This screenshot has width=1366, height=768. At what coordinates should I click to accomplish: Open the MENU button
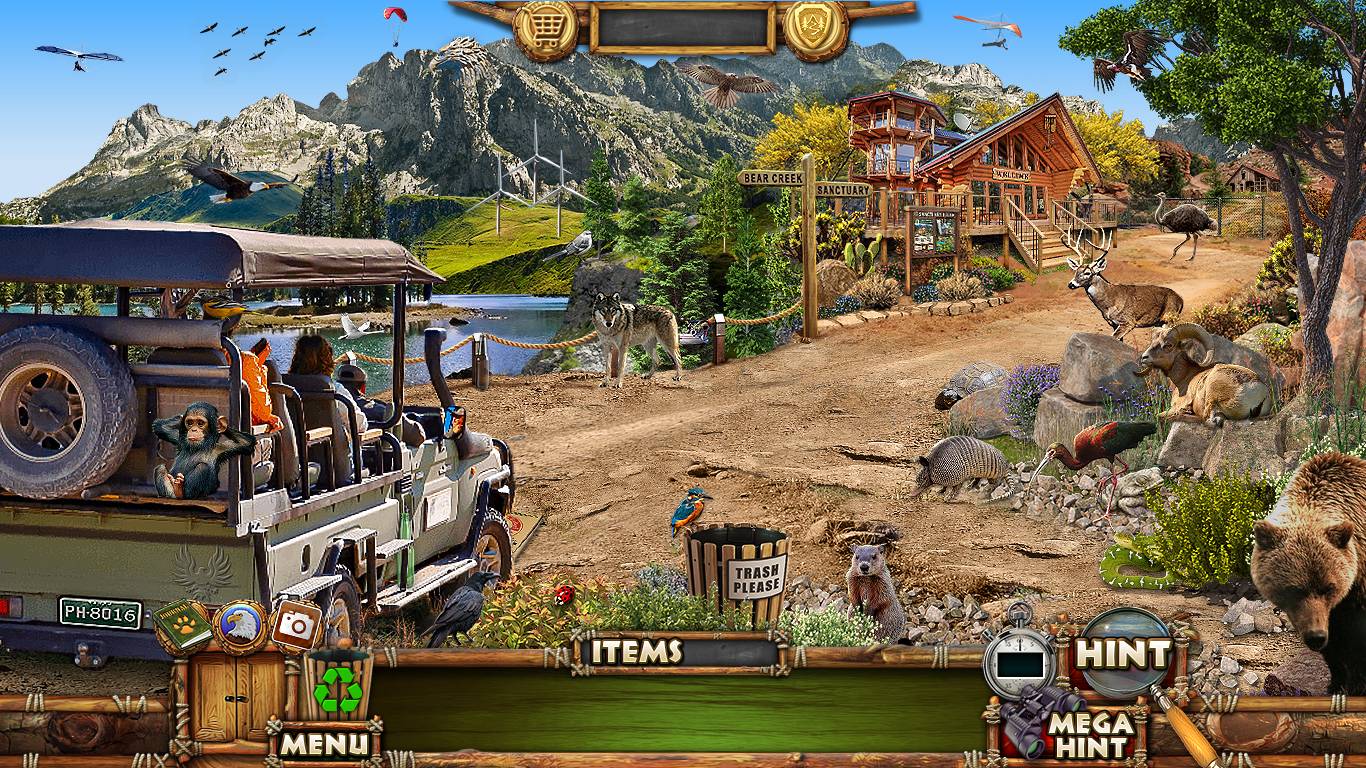(x=323, y=743)
